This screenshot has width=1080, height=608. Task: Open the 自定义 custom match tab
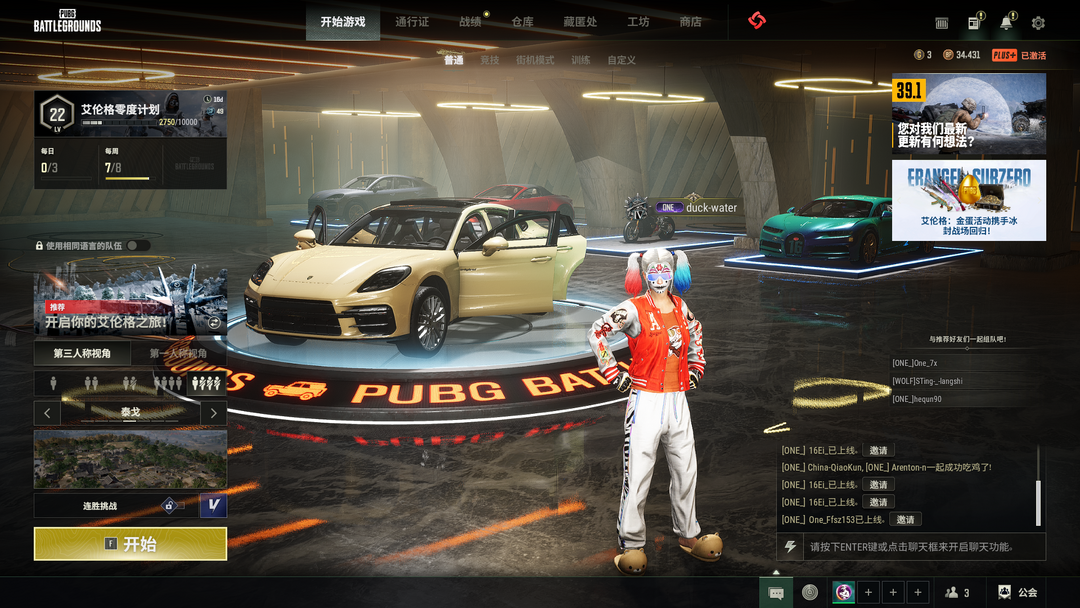click(x=621, y=60)
